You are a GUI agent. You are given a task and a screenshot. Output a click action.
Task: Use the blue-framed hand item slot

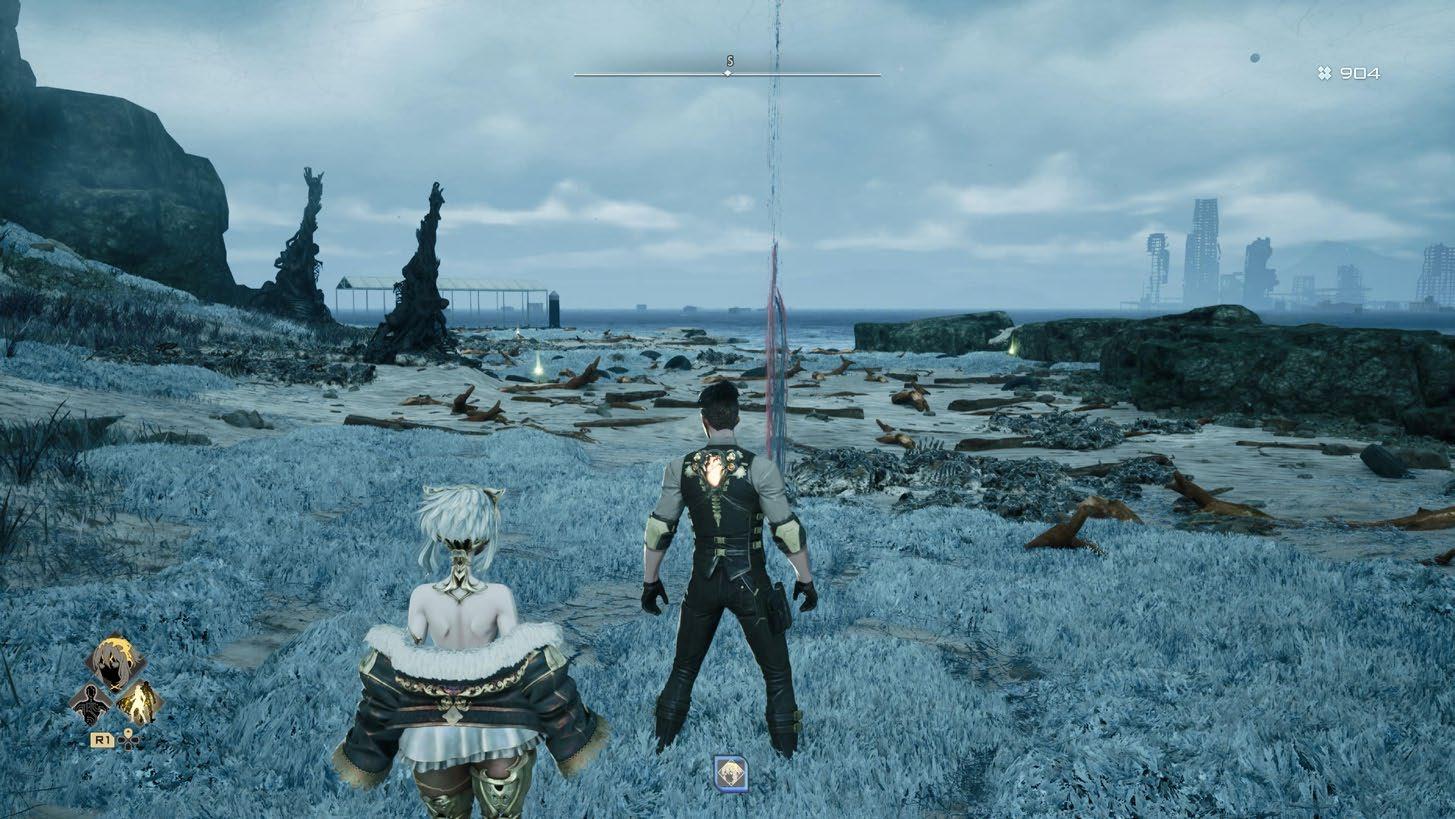point(730,773)
